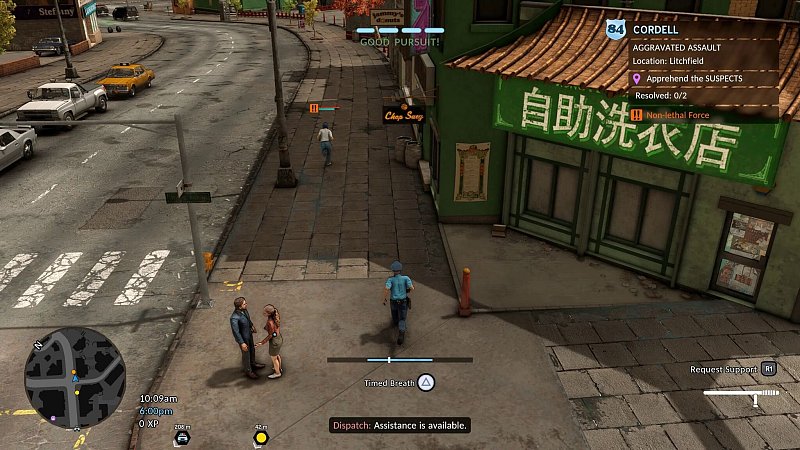Viewport: 800px width, 450px height.
Task: Select the baton weapon icon
Action: pos(741,393)
